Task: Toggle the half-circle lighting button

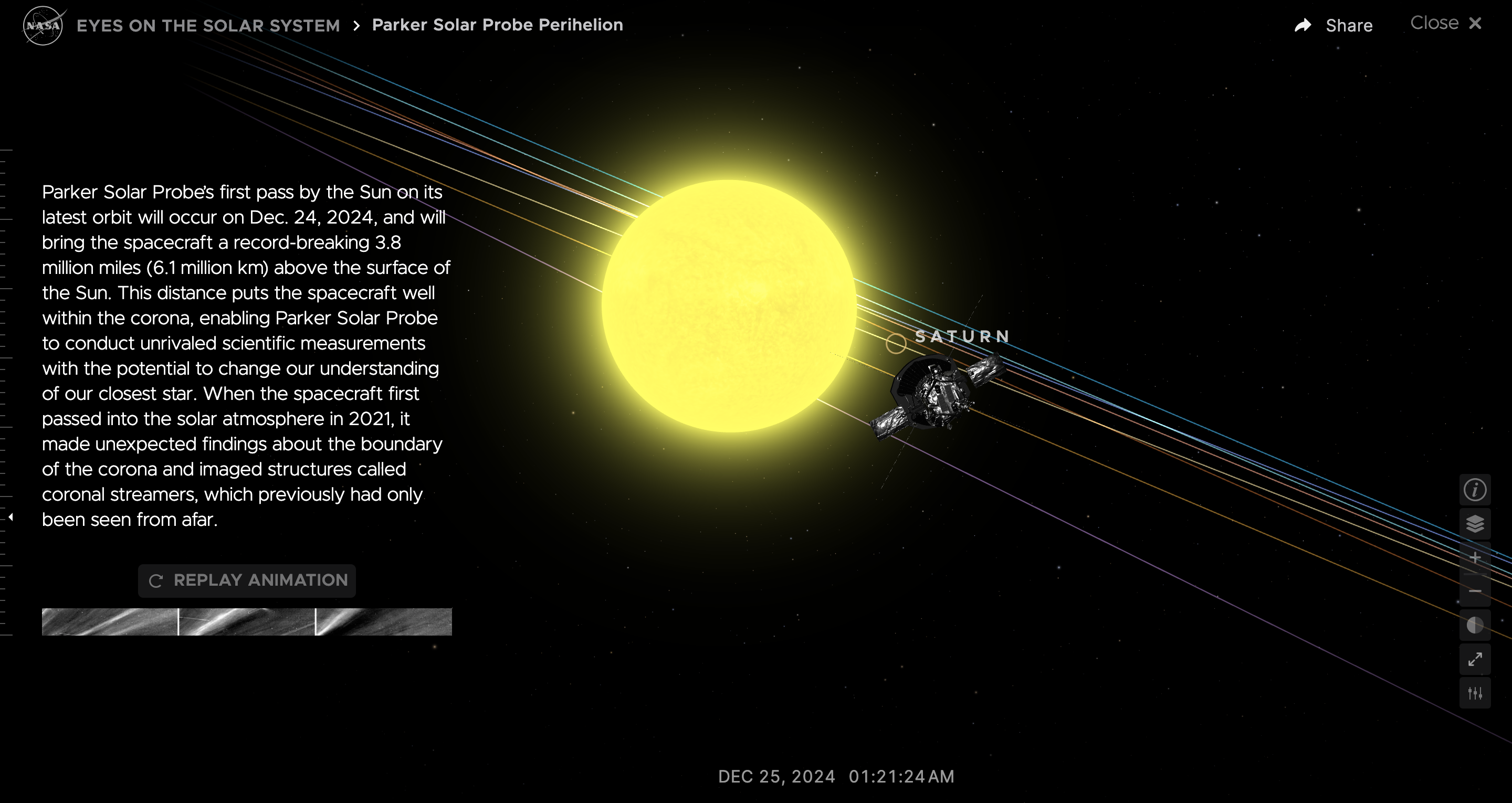Action: click(1474, 625)
